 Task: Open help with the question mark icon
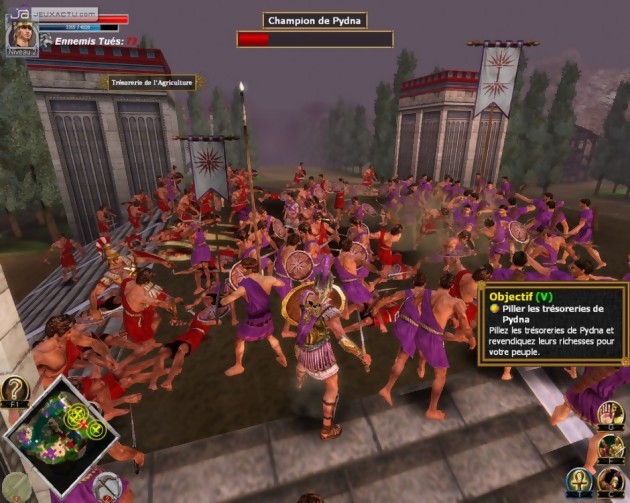[x=14, y=390]
